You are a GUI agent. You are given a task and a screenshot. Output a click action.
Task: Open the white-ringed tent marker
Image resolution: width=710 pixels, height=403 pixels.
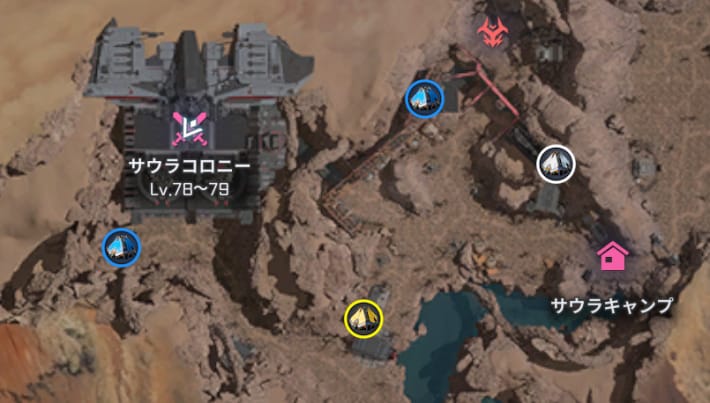coord(555,163)
